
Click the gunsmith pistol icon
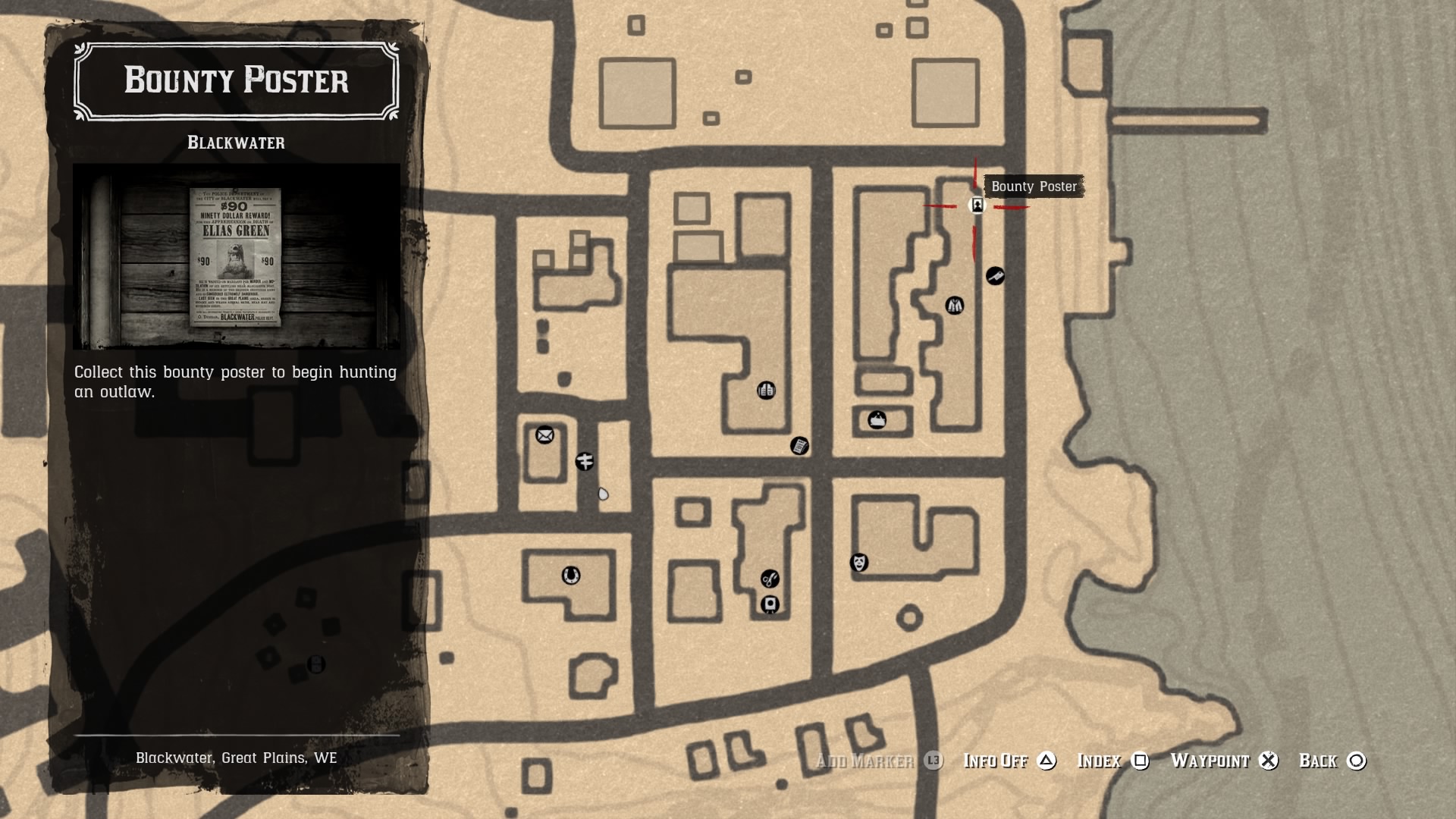pos(995,275)
